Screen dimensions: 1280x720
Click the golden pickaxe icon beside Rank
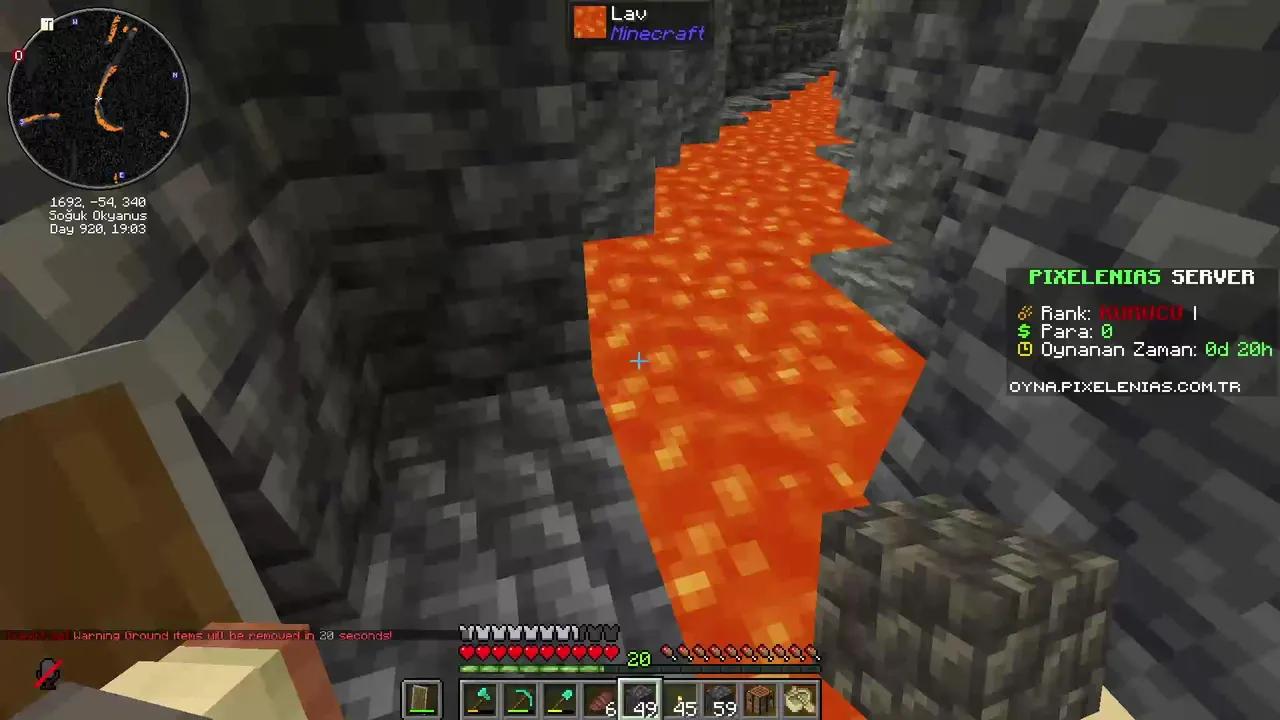[1024, 312]
